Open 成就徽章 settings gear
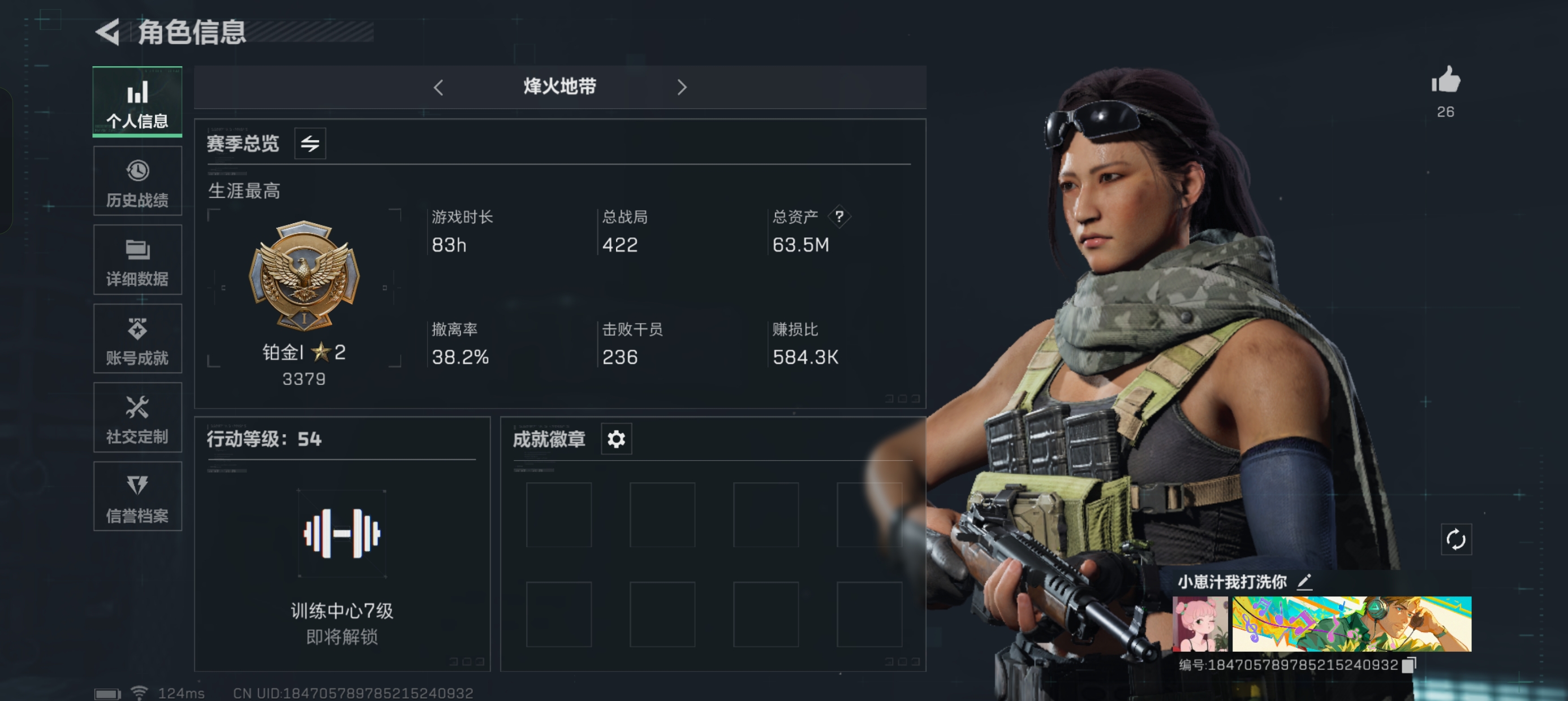 [x=616, y=439]
